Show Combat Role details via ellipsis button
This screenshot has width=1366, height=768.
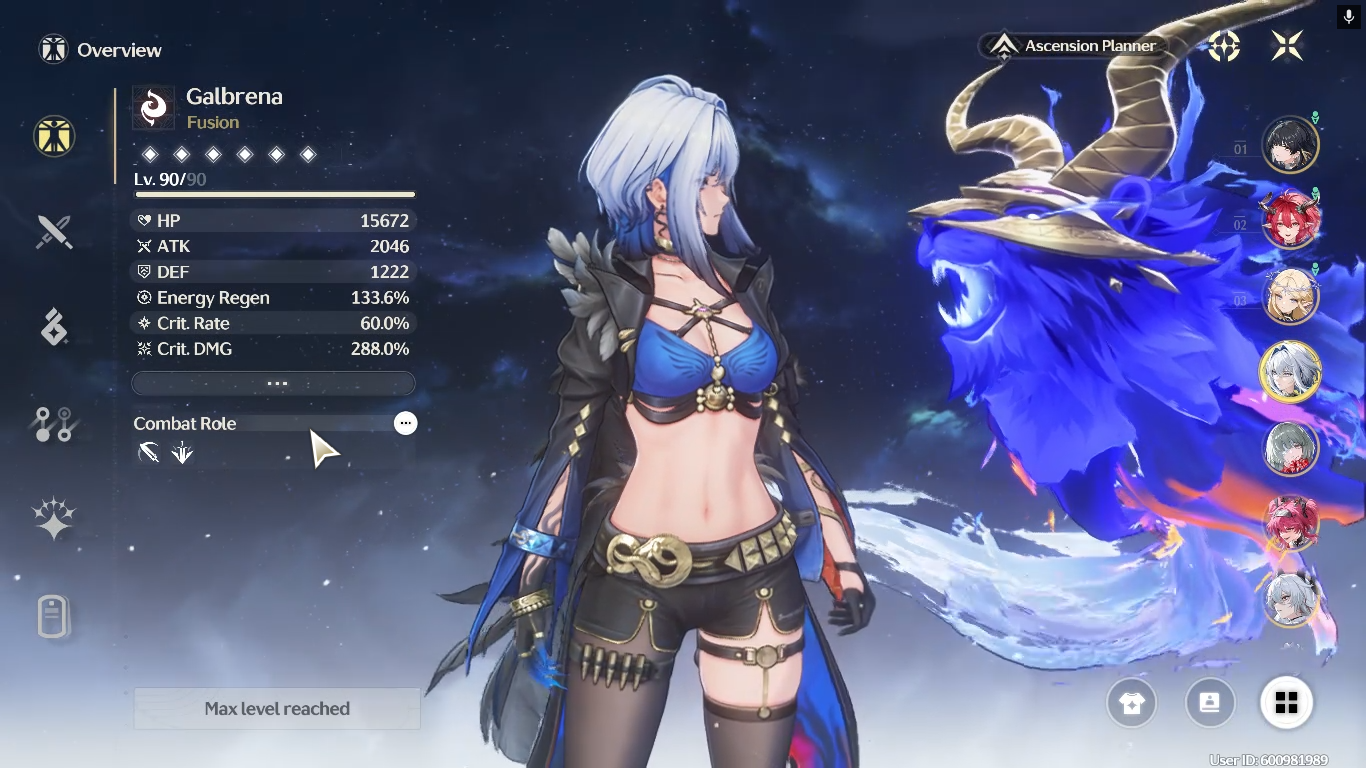[x=405, y=423]
